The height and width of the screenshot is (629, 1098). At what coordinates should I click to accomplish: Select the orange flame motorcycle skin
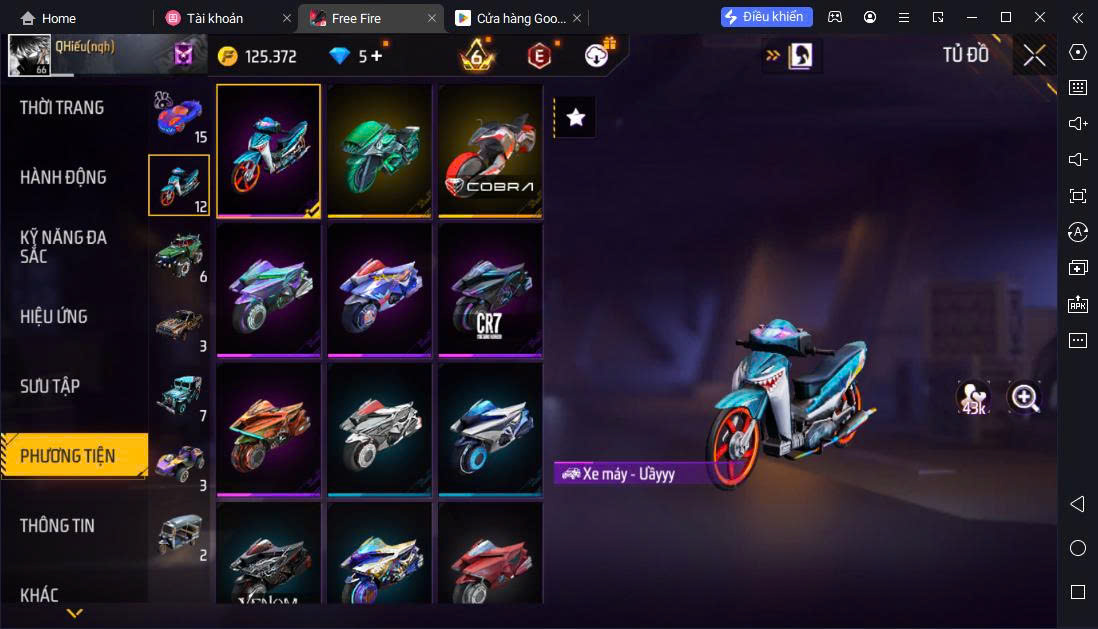click(x=268, y=429)
